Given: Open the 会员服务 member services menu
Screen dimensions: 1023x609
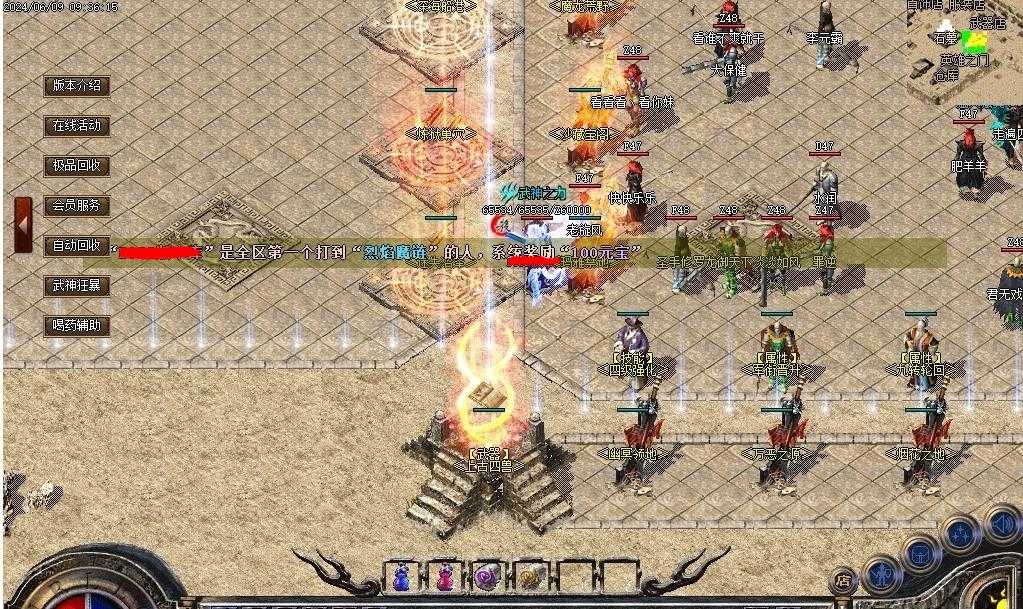Looking at the screenshot, I should 77,206.
